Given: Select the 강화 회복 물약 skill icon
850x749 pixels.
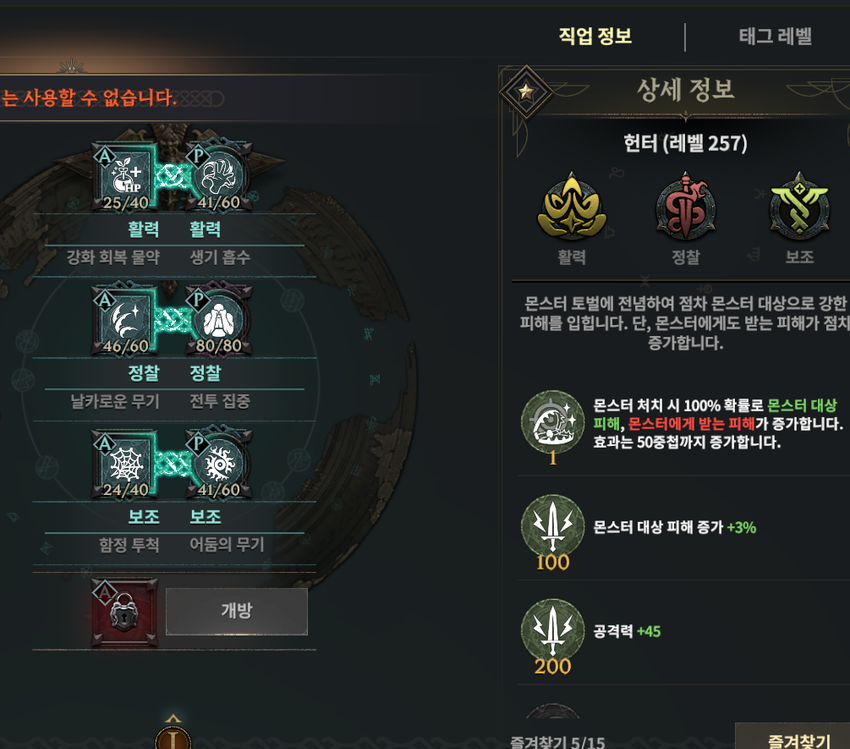Looking at the screenshot, I should 126,178.
